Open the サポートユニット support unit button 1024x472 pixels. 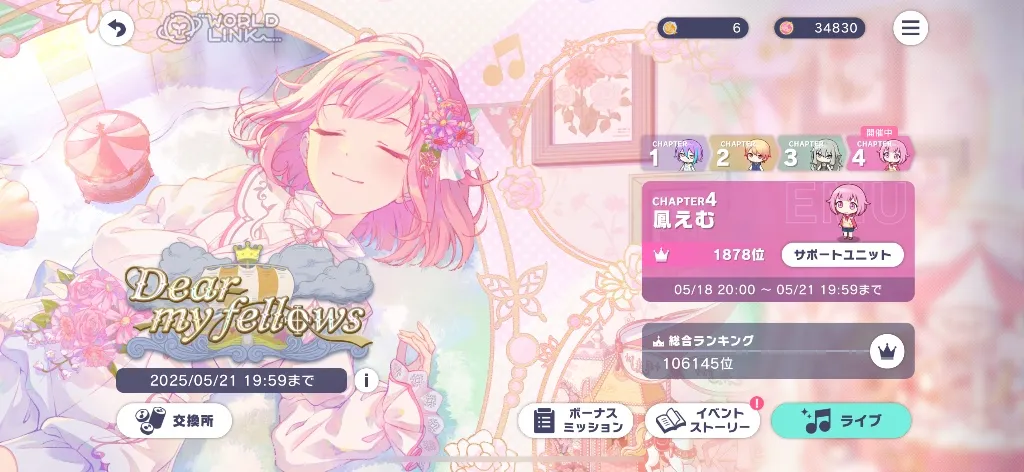pyautogui.click(x=842, y=255)
